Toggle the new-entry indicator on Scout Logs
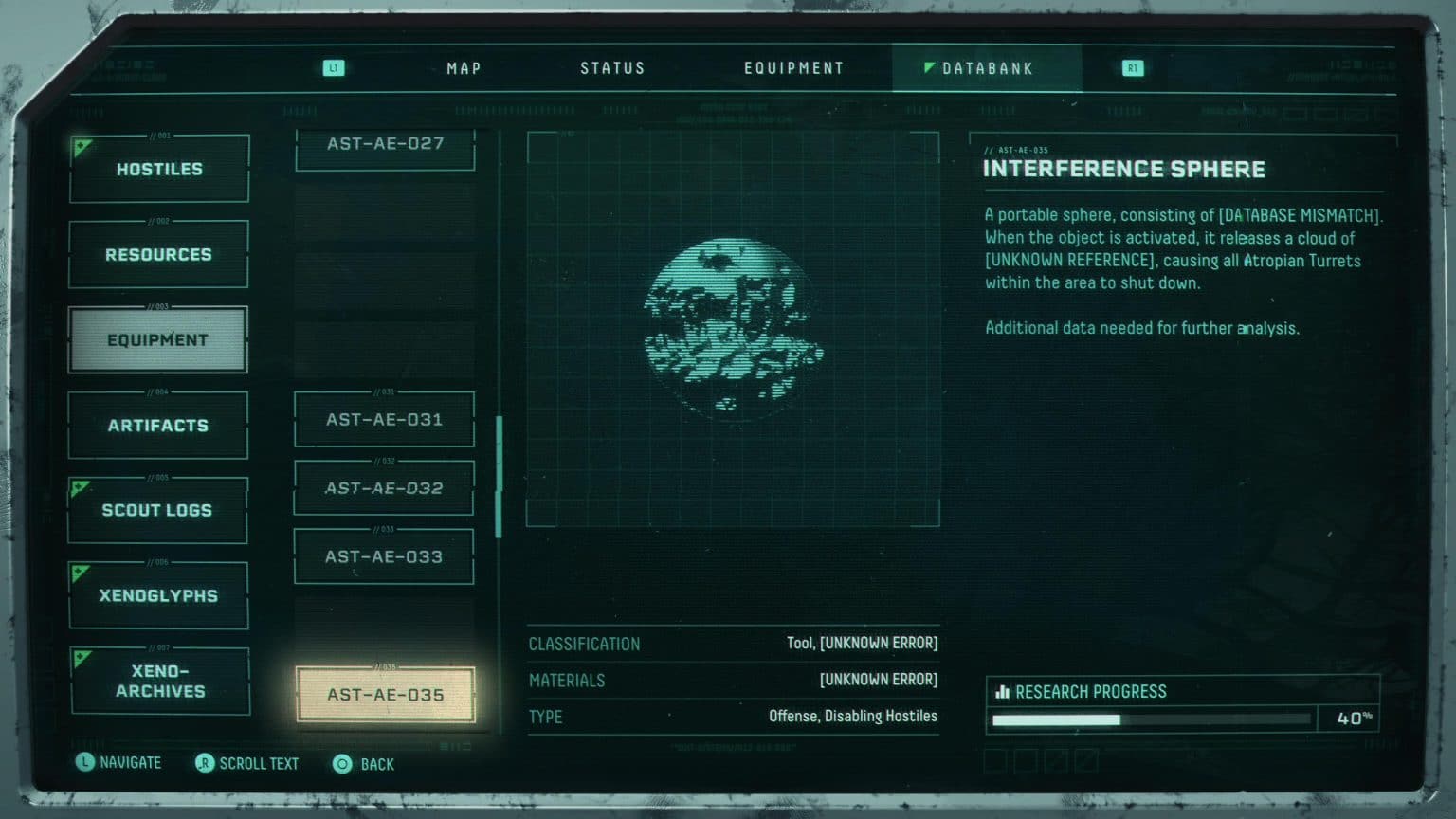 click(x=80, y=488)
